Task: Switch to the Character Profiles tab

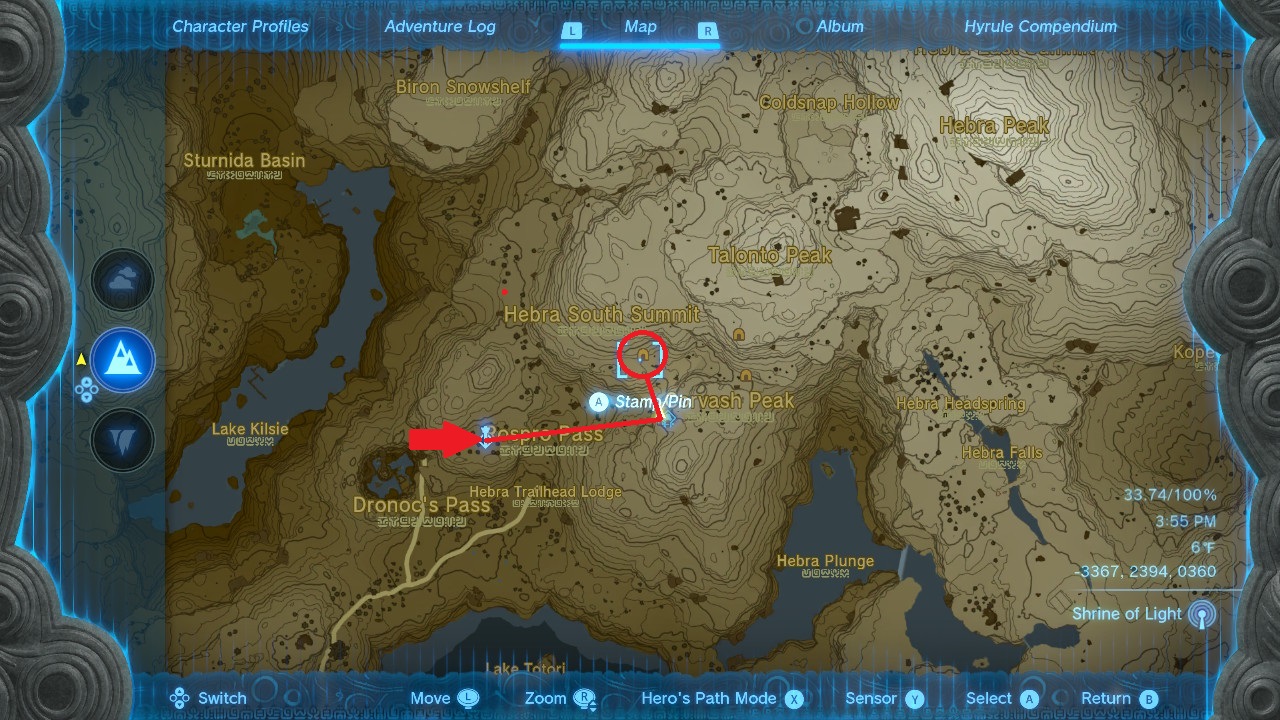Action: 240,27
